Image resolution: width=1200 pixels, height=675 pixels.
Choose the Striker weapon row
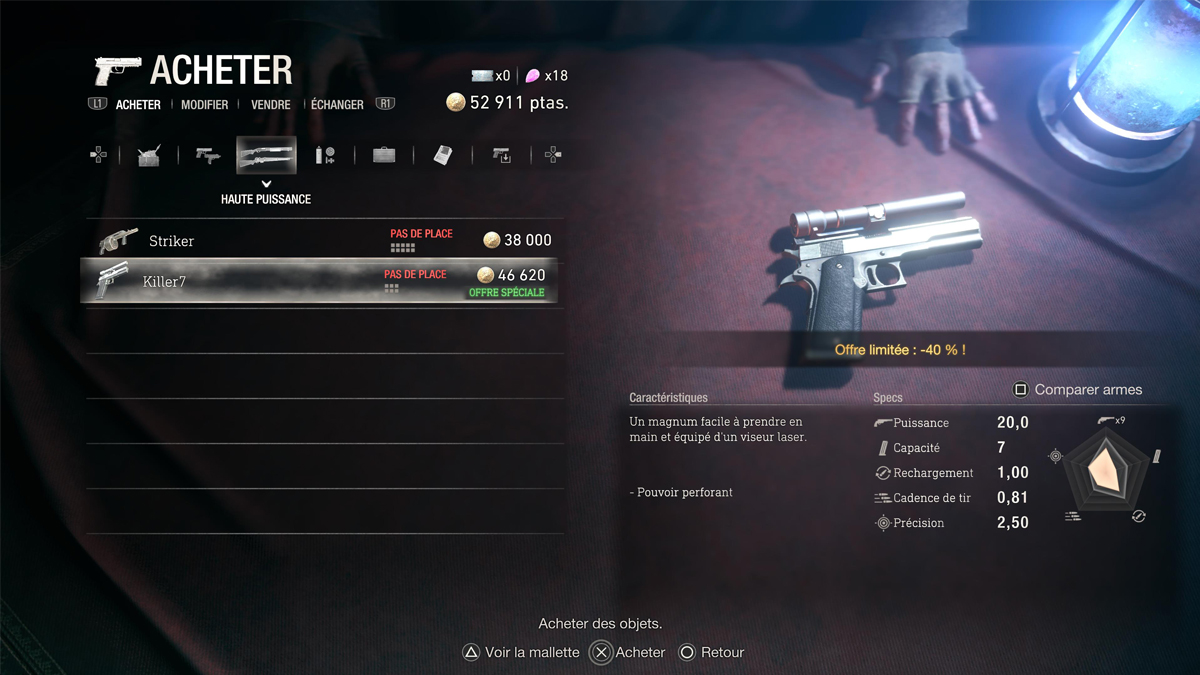(x=322, y=240)
